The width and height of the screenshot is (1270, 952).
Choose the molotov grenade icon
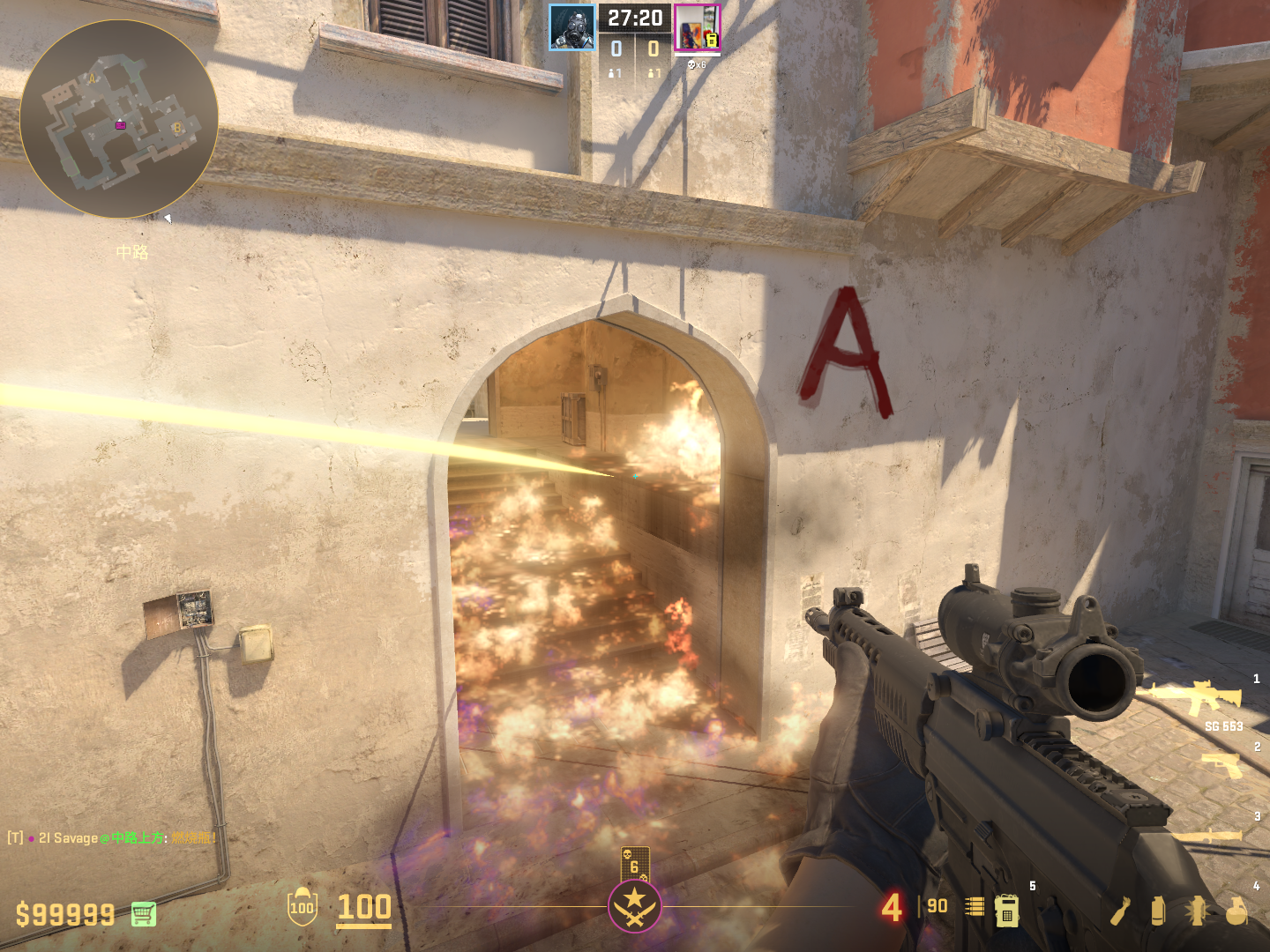tap(1120, 911)
